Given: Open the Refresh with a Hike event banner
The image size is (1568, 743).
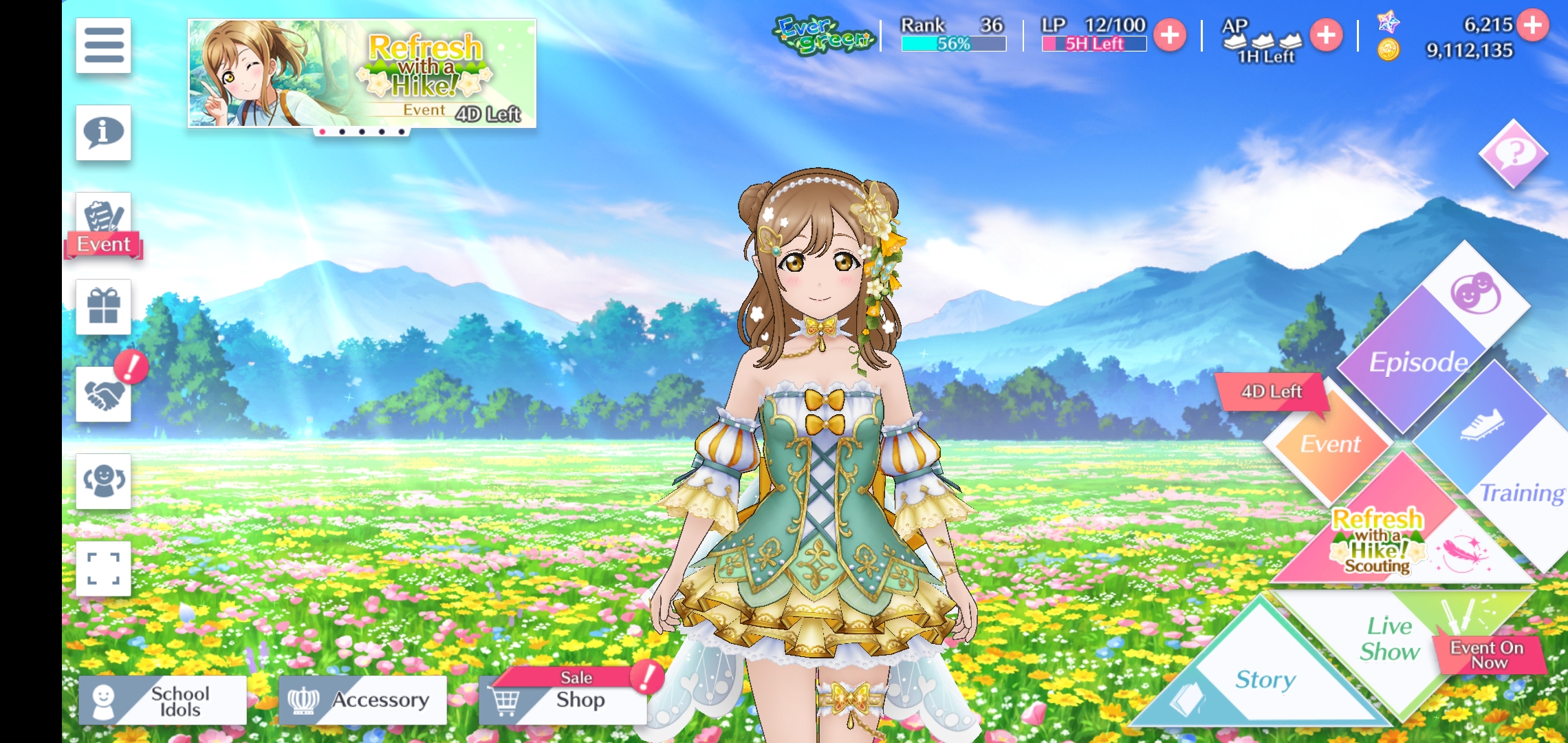Looking at the screenshot, I should tap(362, 73).
